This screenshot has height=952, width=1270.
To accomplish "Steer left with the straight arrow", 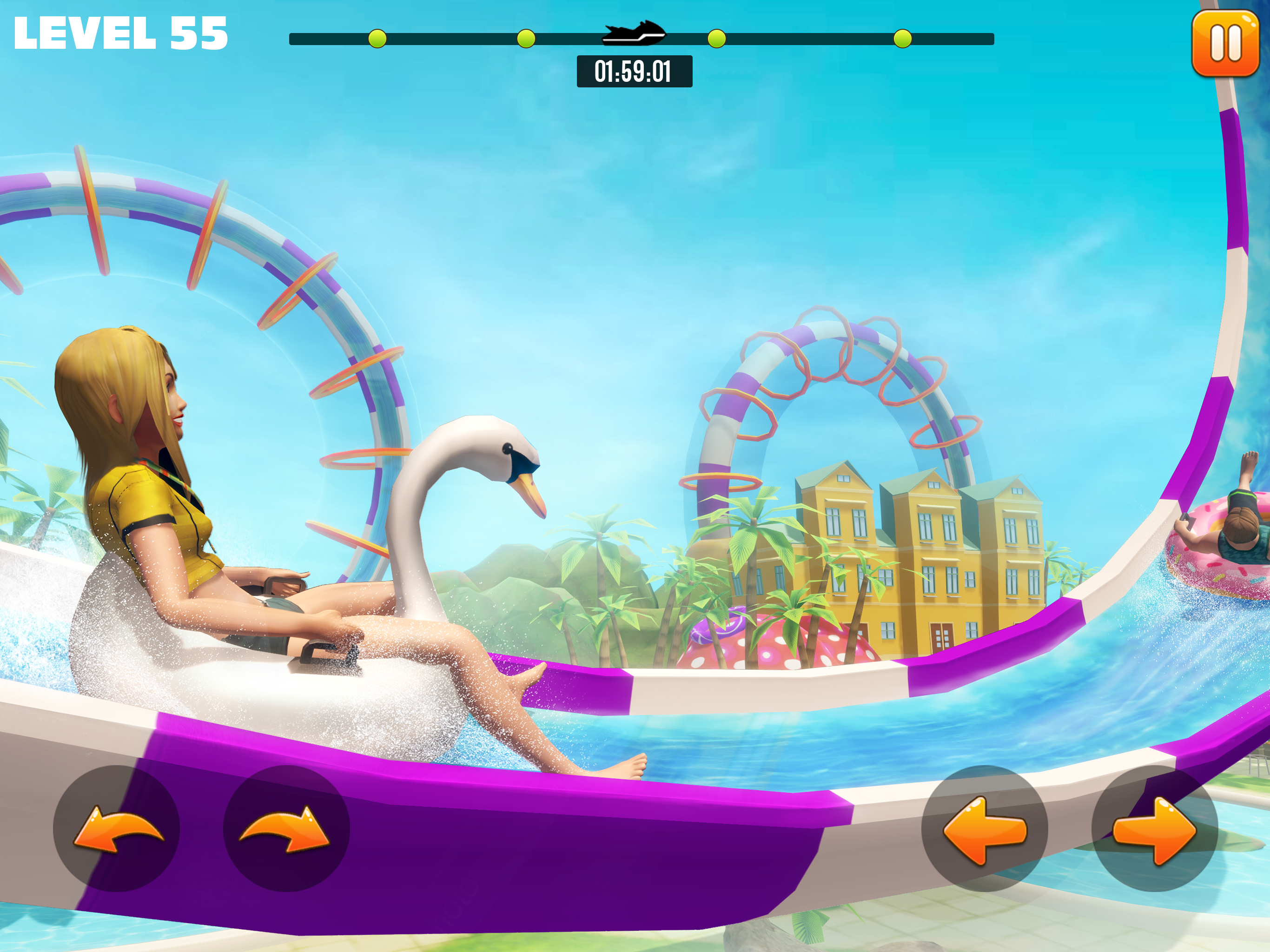I will tap(984, 828).
